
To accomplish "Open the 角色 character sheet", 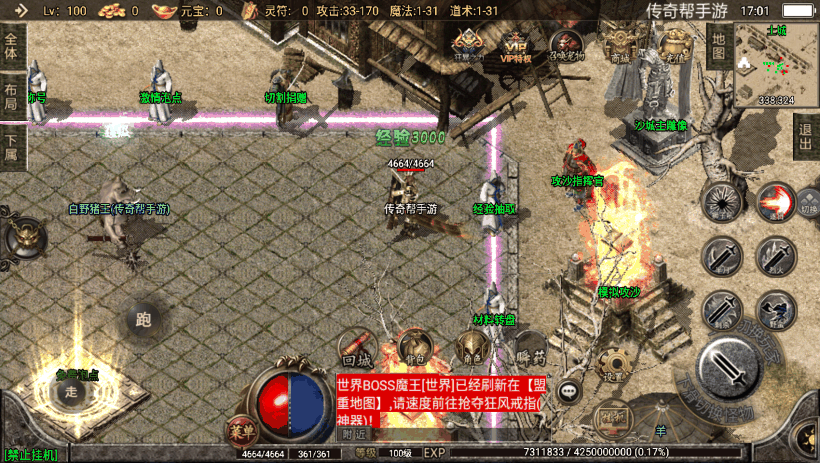I will 468,350.
